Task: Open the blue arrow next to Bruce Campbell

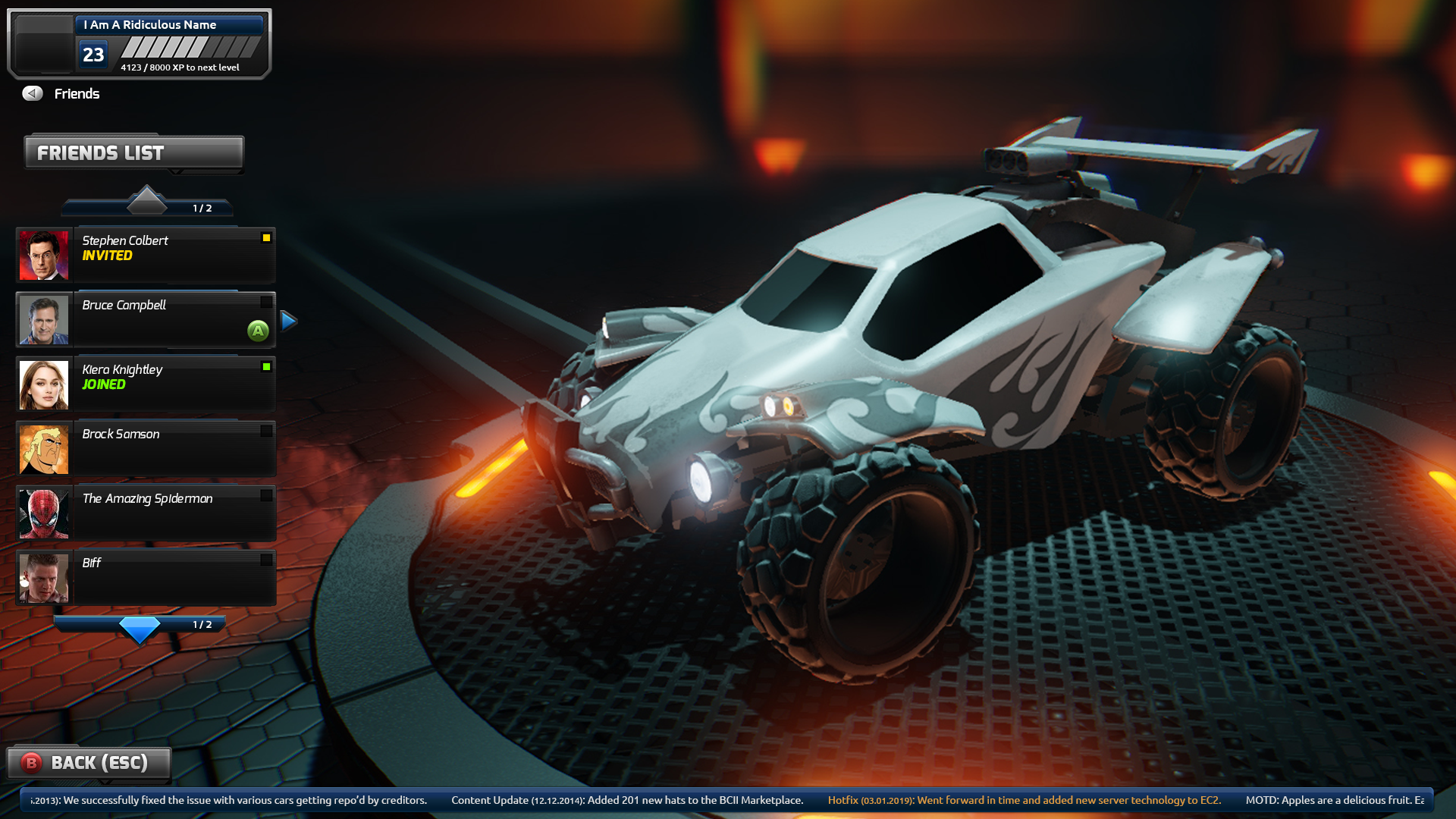Action: tap(288, 321)
